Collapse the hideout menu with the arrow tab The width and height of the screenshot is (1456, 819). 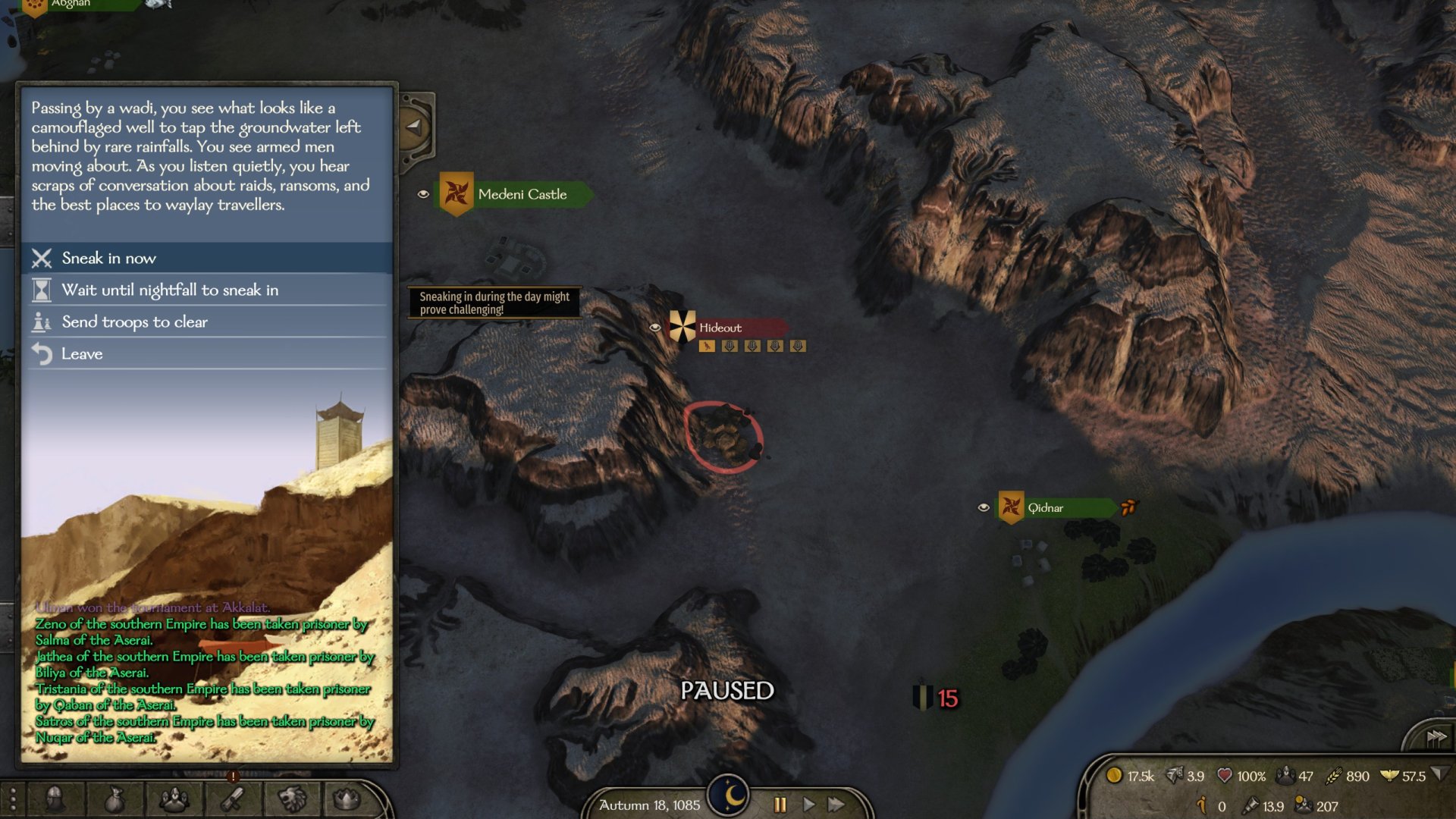click(414, 127)
